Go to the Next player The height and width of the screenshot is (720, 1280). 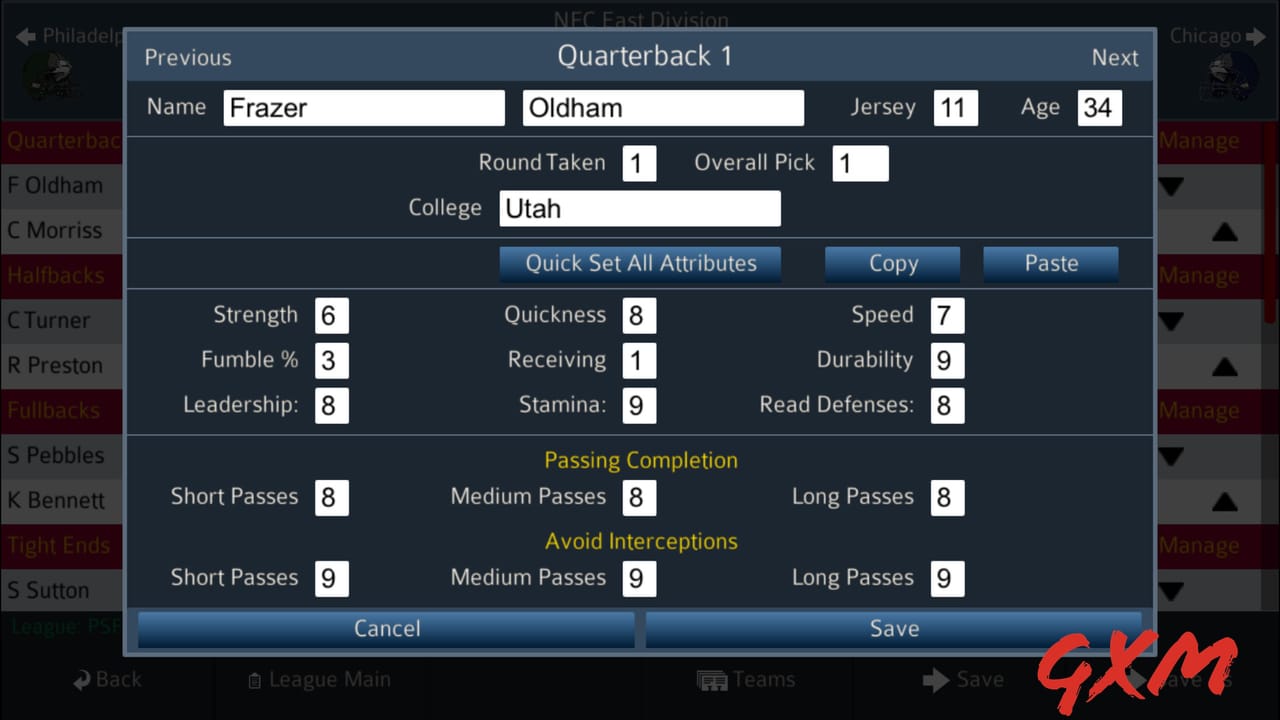(1115, 57)
